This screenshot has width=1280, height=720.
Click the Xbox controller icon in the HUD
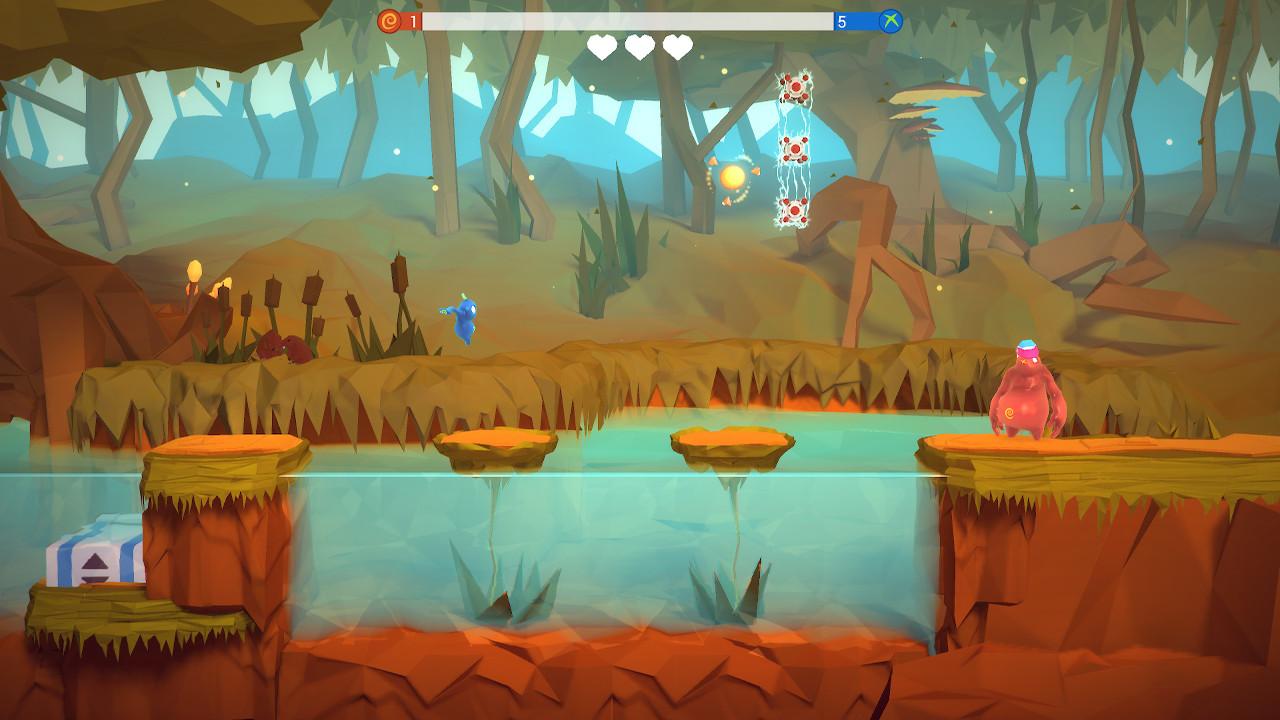[888, 18]
